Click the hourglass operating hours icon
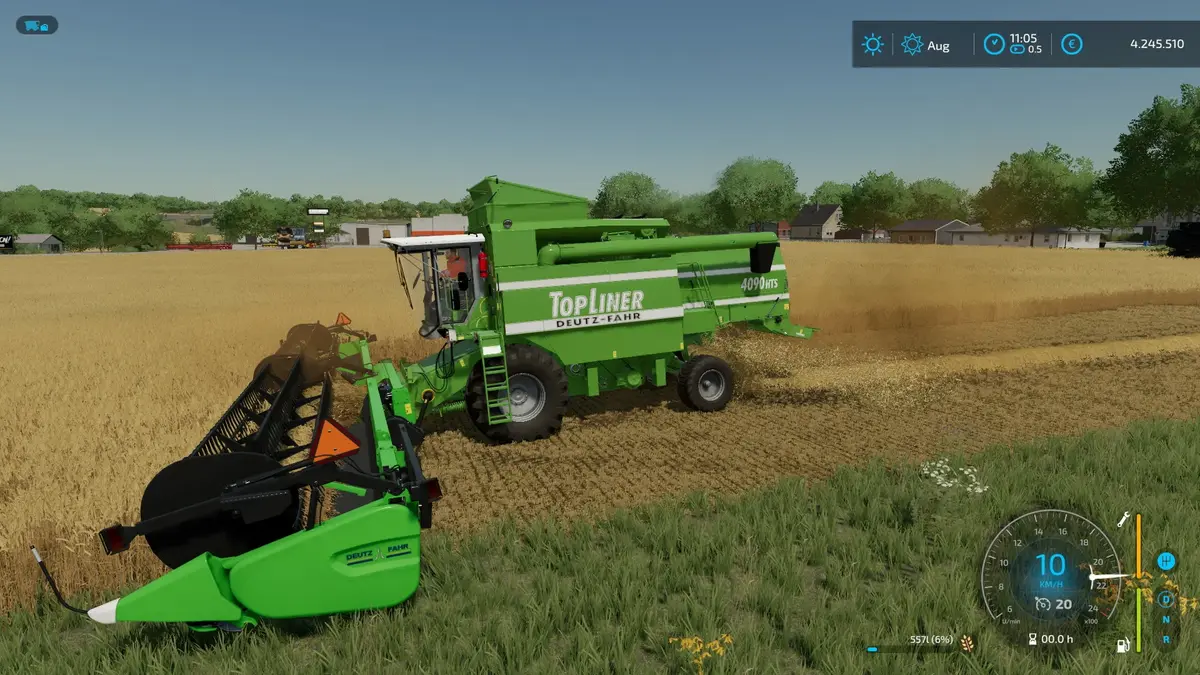Viewport: 1200px width, 675px height. tap(1031, 639)
